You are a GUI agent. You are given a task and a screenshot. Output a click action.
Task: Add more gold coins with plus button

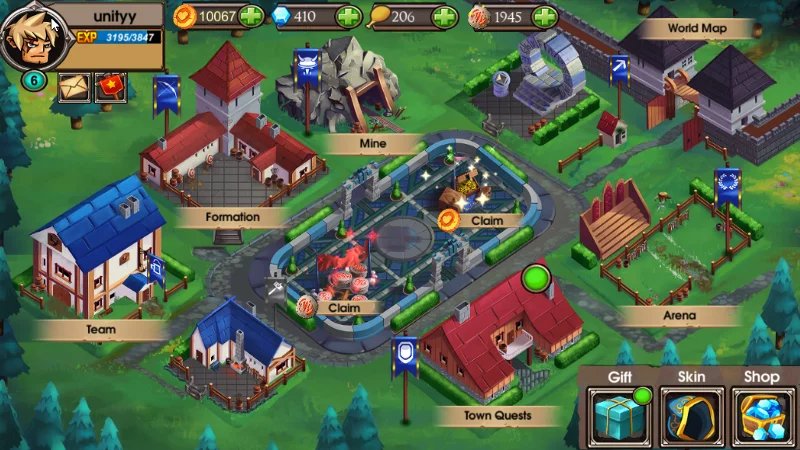click(x=252, y=17)
